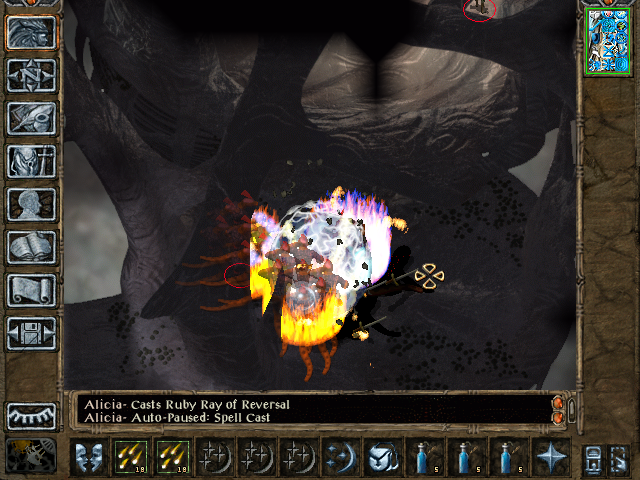This screenshot has height=480, width=640.
Task: Open the area map screen
Action: 31,76
